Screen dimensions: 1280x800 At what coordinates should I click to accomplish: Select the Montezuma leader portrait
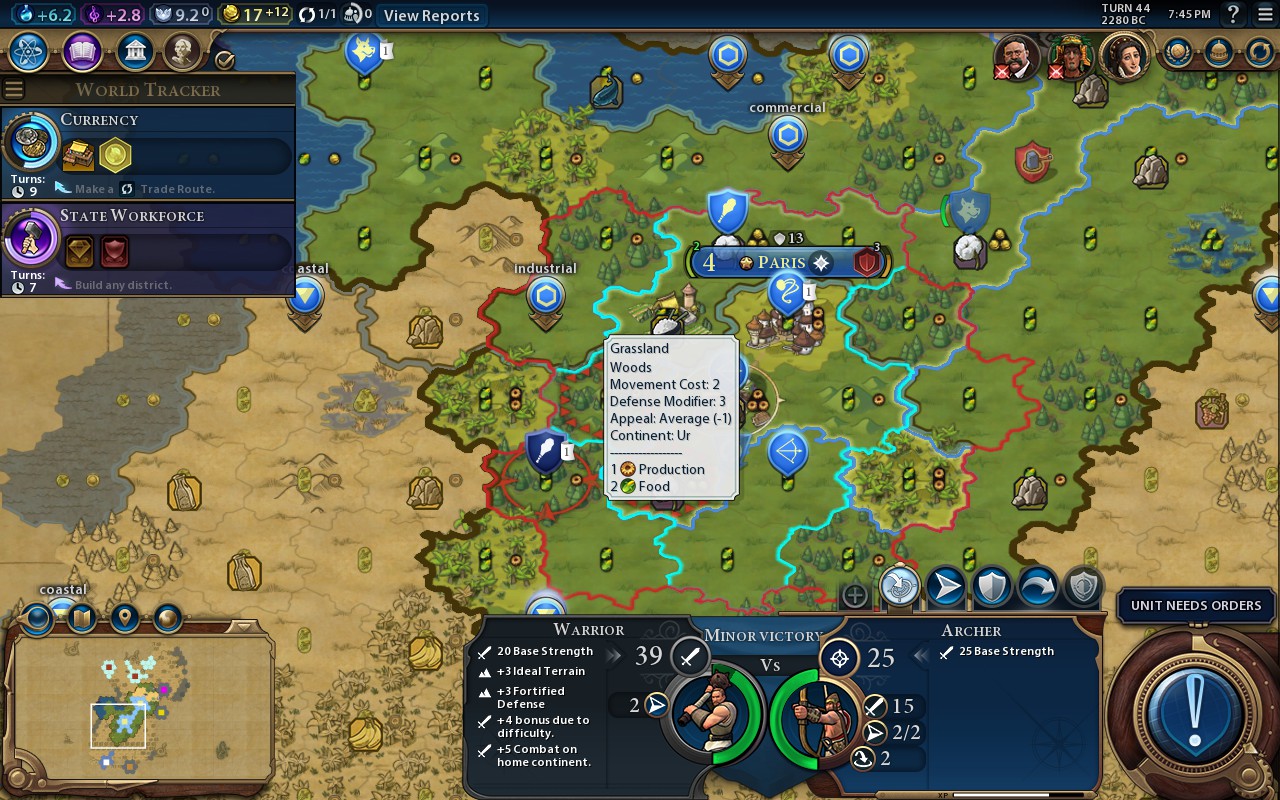[x=1070, y=56]
